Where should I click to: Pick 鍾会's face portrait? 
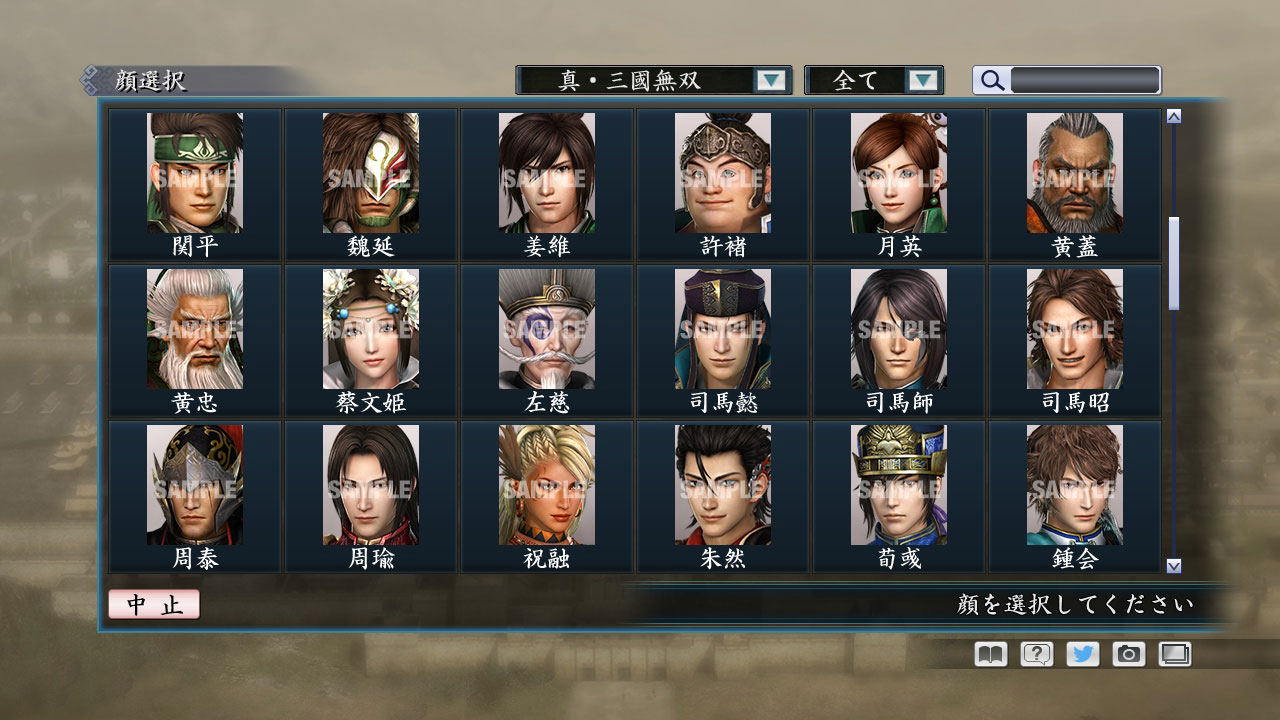pyautogui.click(x=1073, y=485)
